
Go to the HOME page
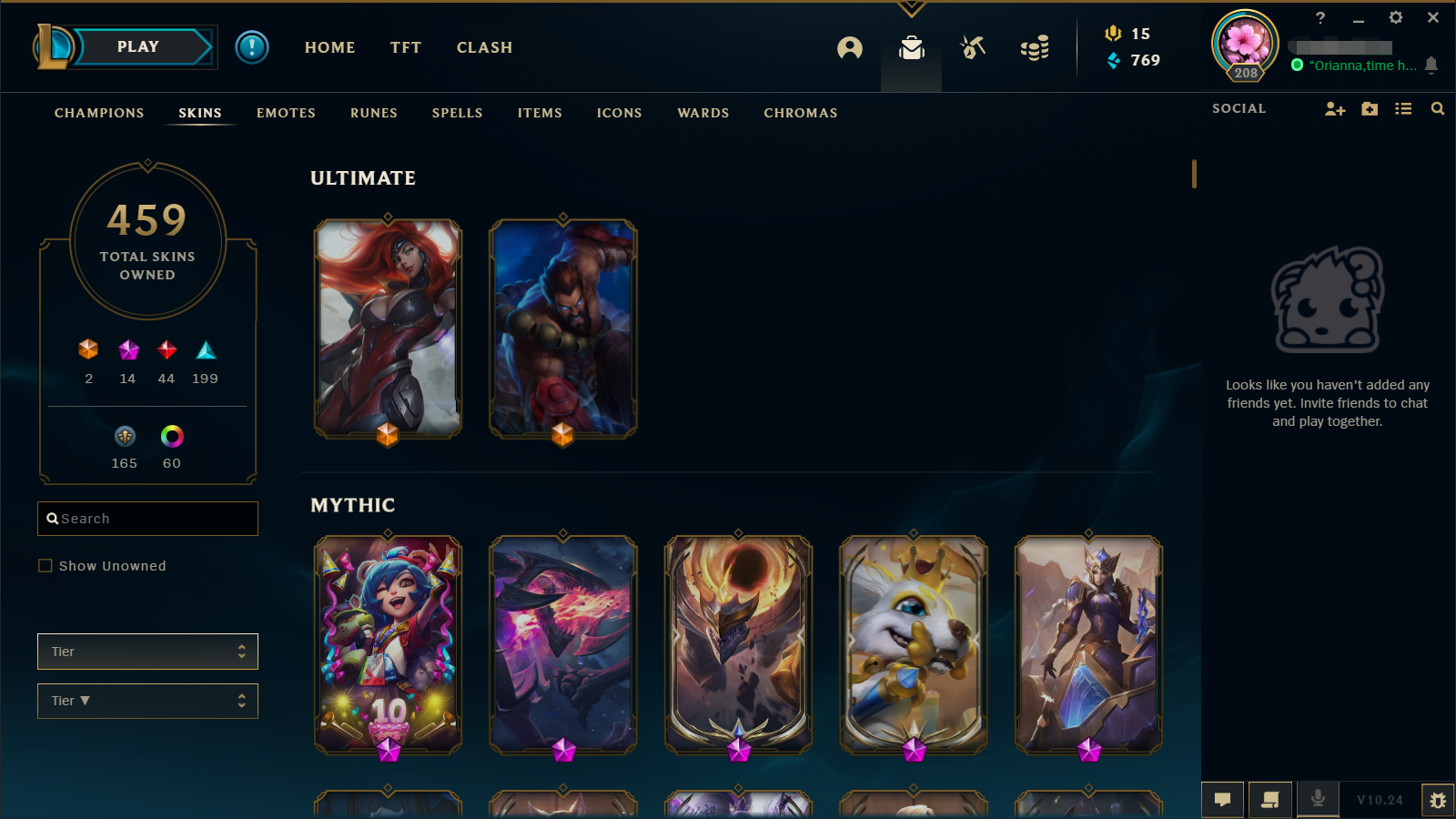click(x=329, y=47)
